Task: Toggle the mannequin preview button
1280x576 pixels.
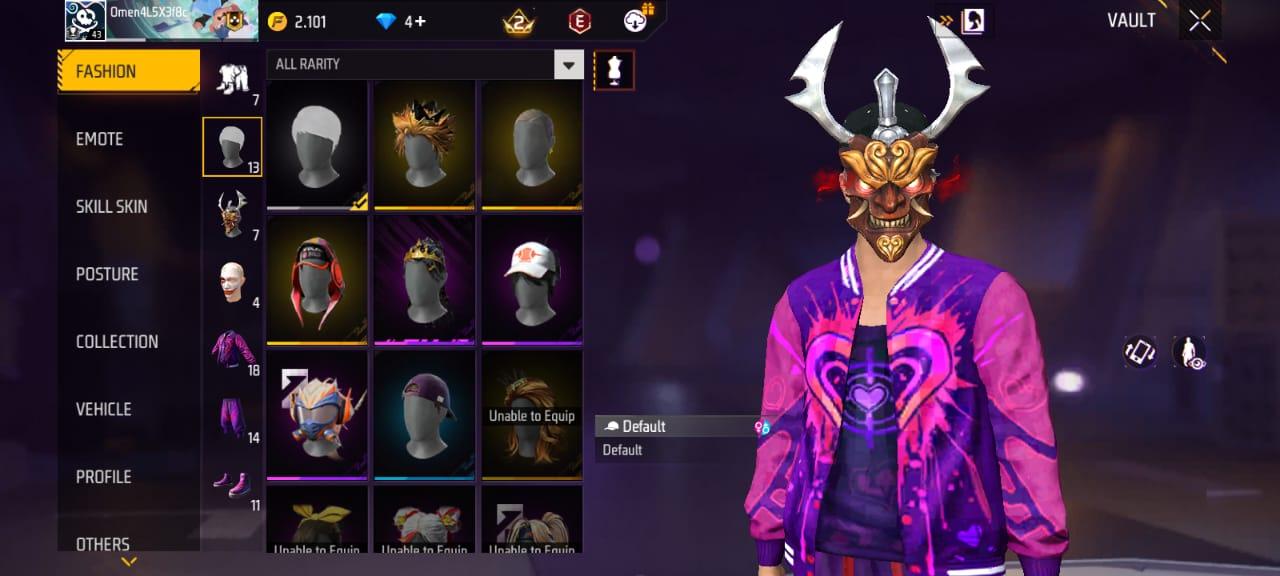Action: point(614,70)
